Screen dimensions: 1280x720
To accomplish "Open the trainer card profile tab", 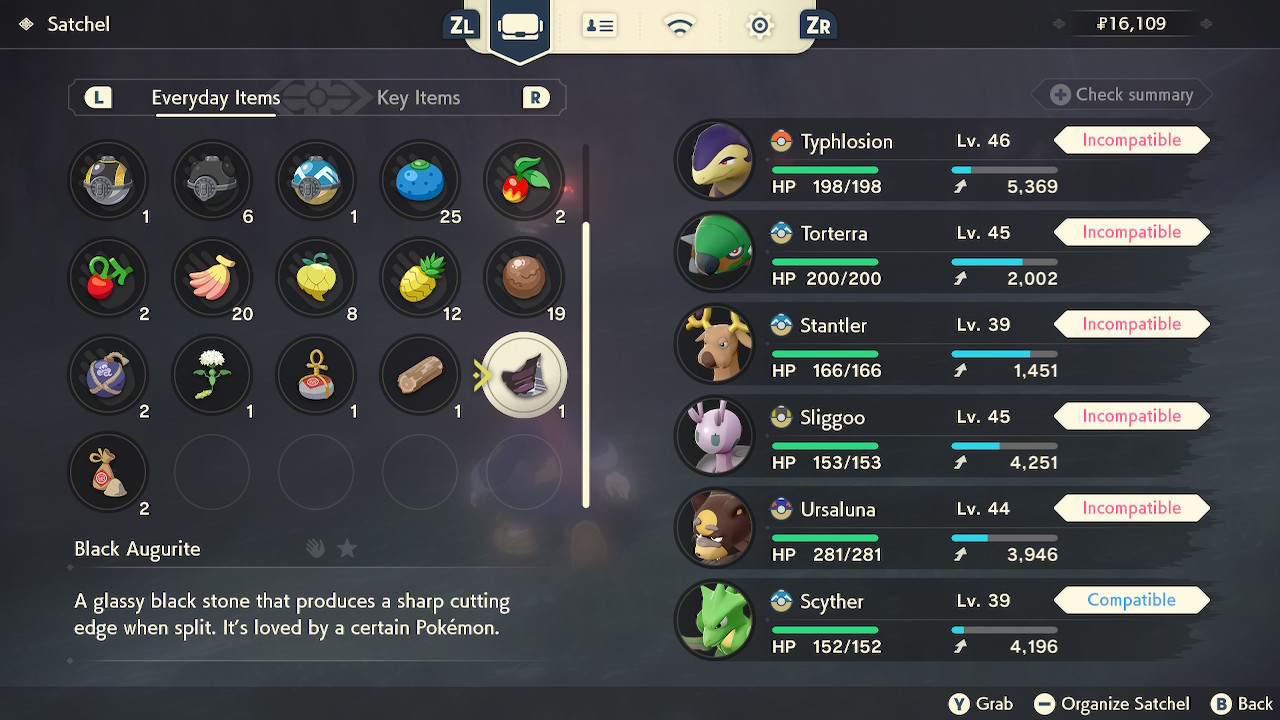I will click(x=600, y=26).
